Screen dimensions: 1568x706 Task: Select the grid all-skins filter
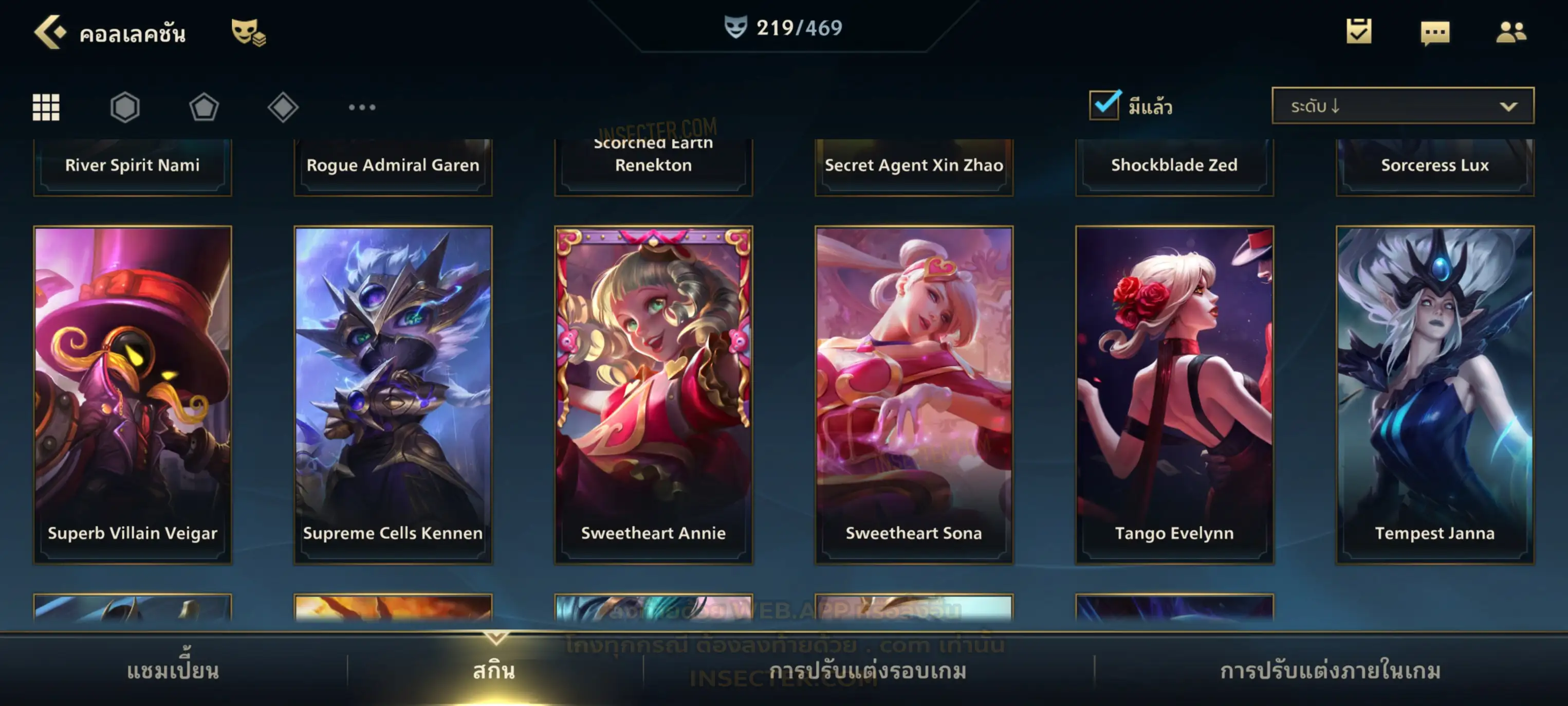click(46, 107)
